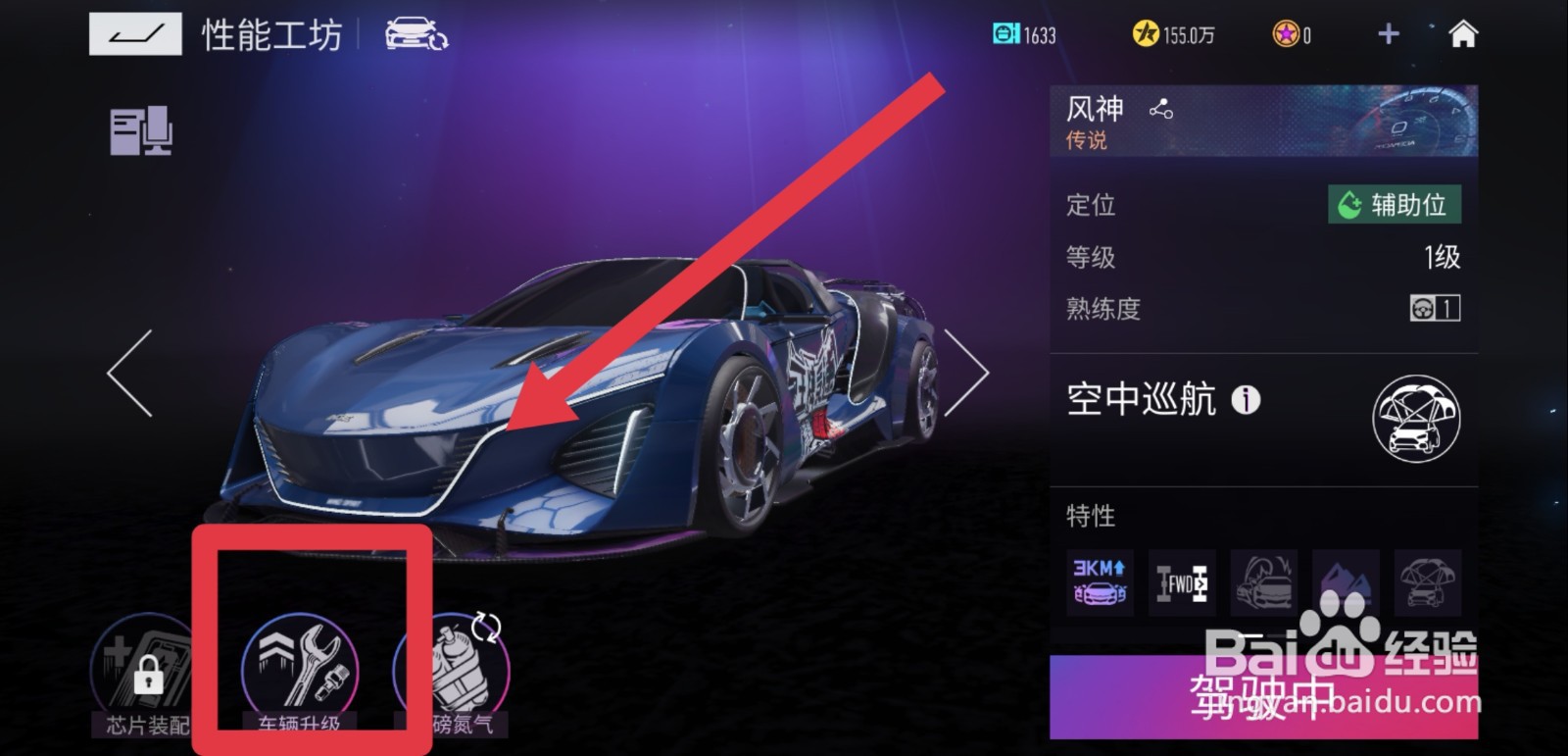
Task: Click the 空中巡航 parachute skill icon
Action: [1414, 417]
